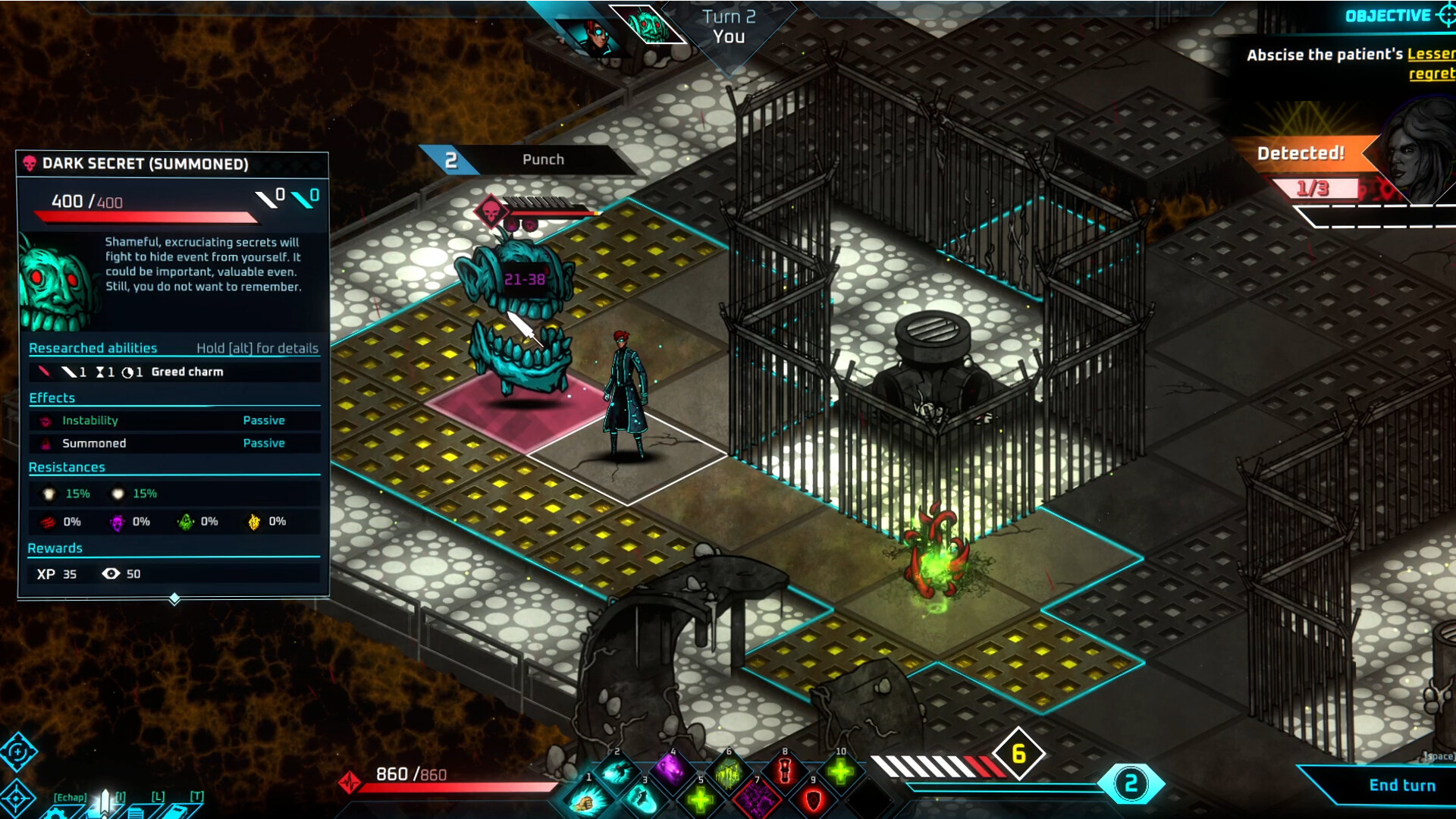Activate the purple ability in slot 4

(x=672, y=770)
